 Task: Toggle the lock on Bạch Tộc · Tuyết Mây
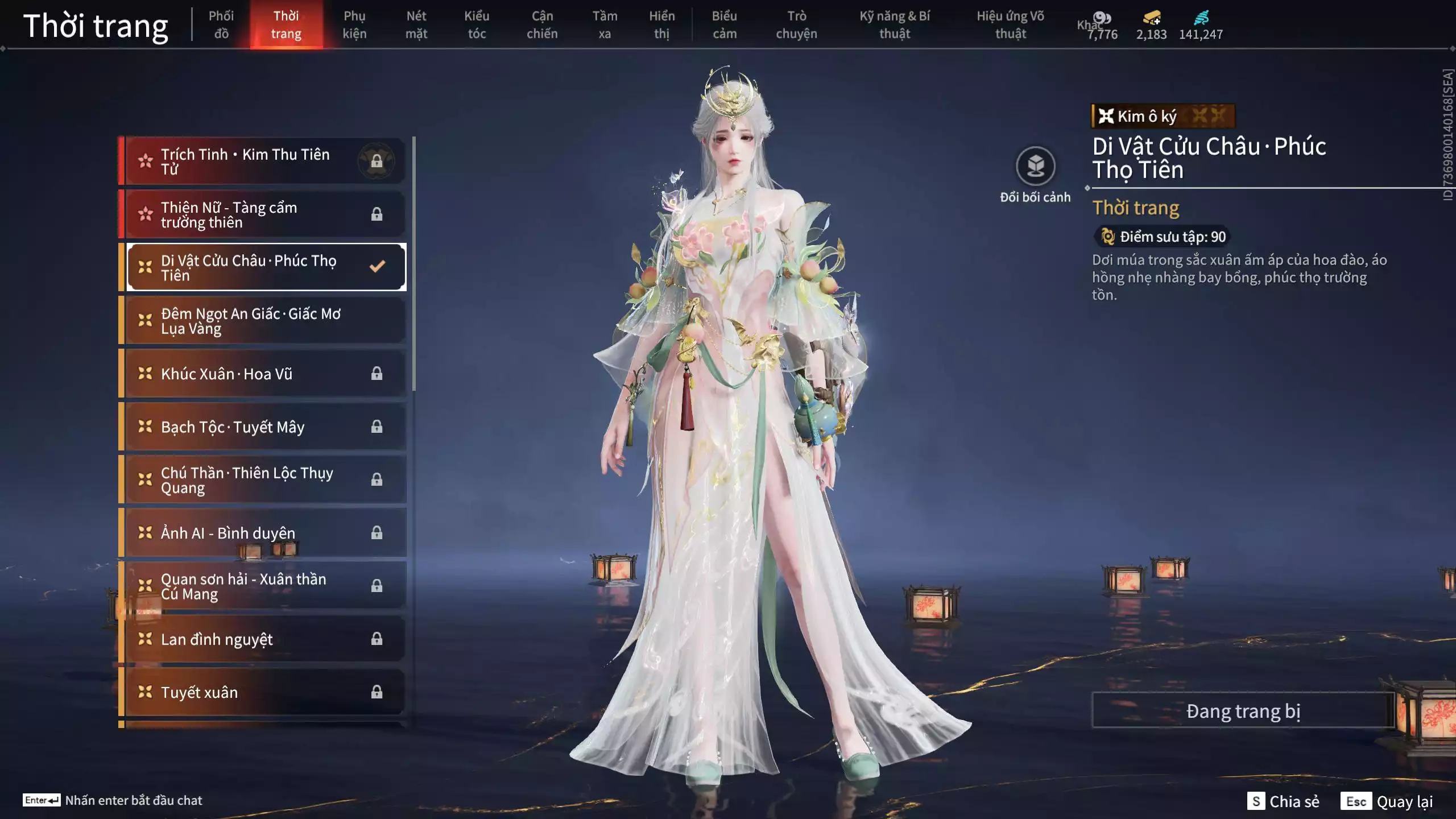[x=376, y=427]
